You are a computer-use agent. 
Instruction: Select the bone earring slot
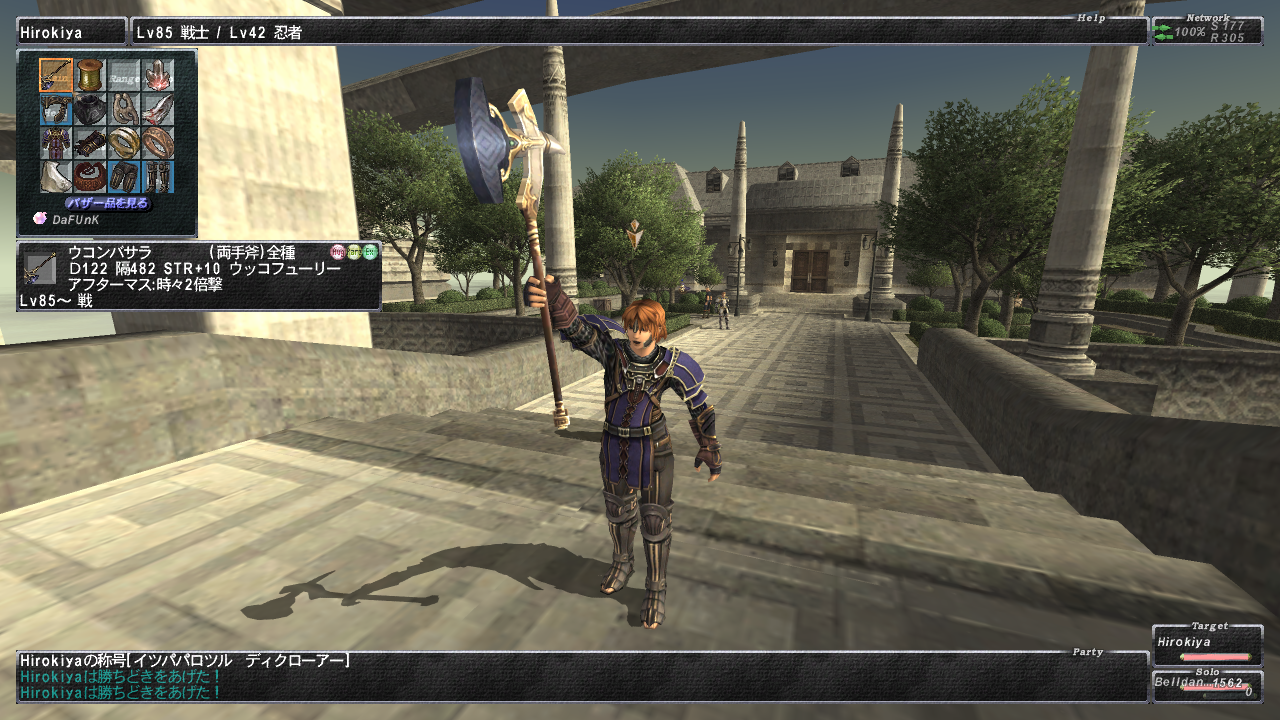click(124, 109)
